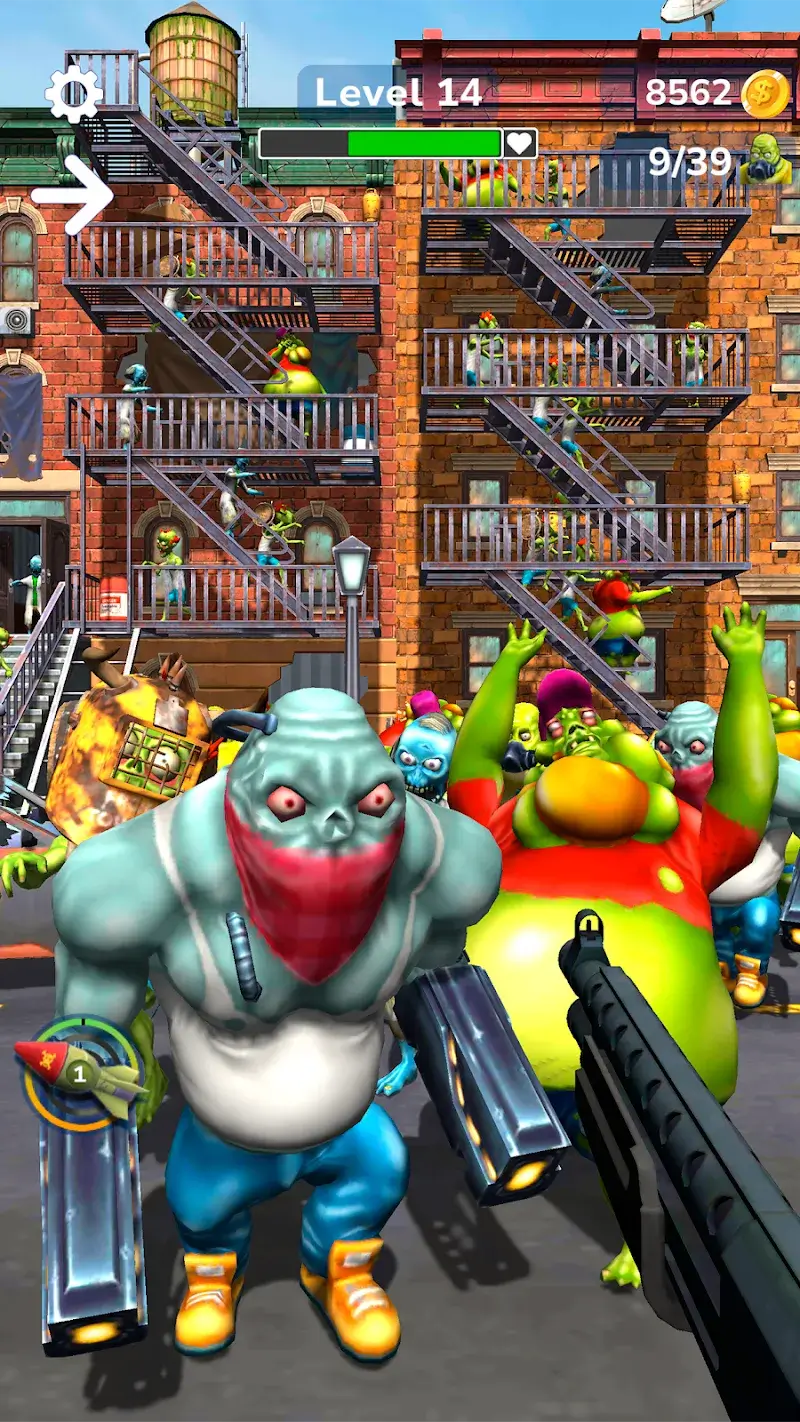Open the shop via gold coin icon

coord(765,93)
